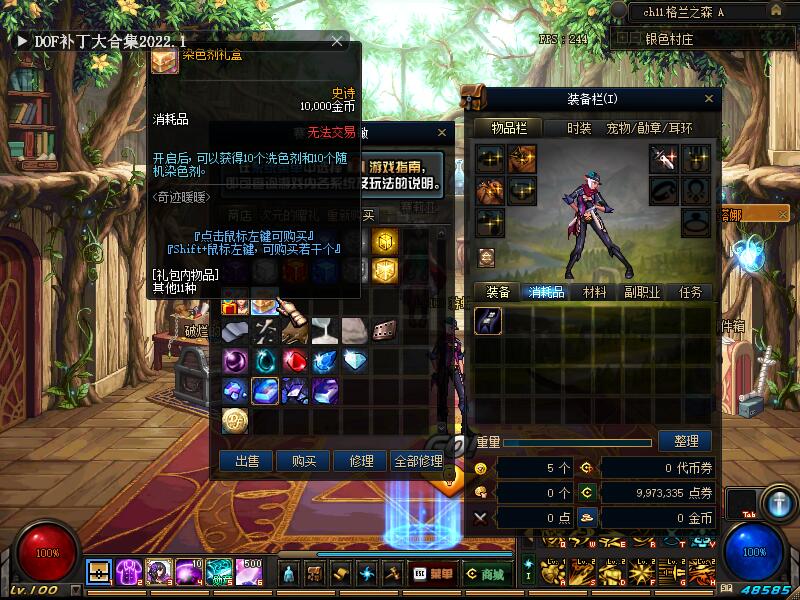Repair everything with 全部修理
This screenshot has height=600, width=800.
(x=418, y=461)
